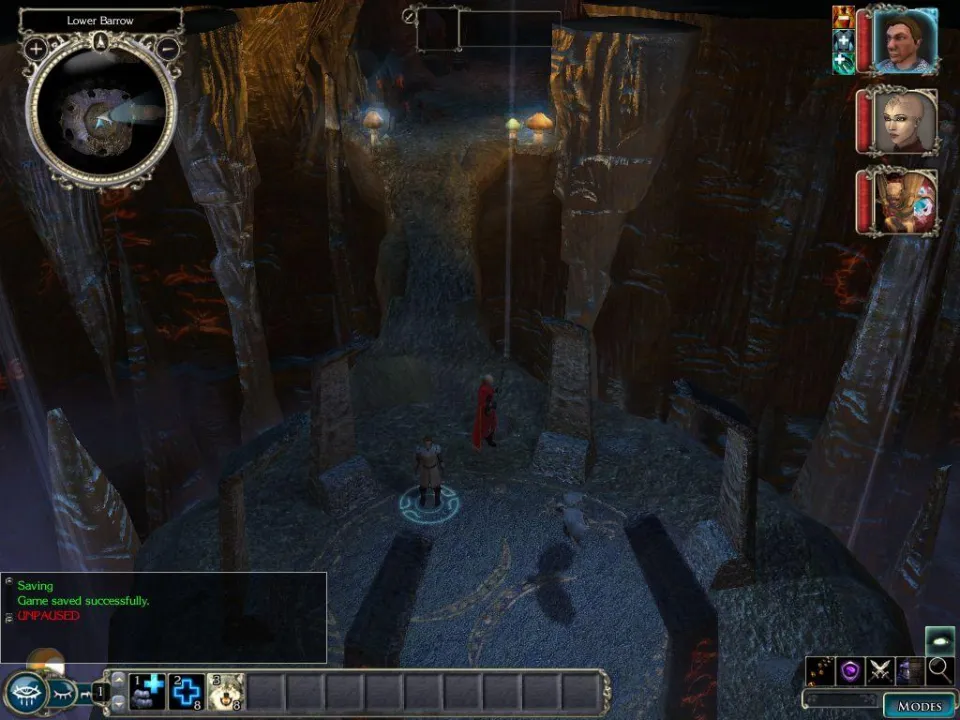Cast the healing spell in hotbar slot 1
Image resolution: width=960 pixels, height=720 pixels.
click(x=148, y=692)
